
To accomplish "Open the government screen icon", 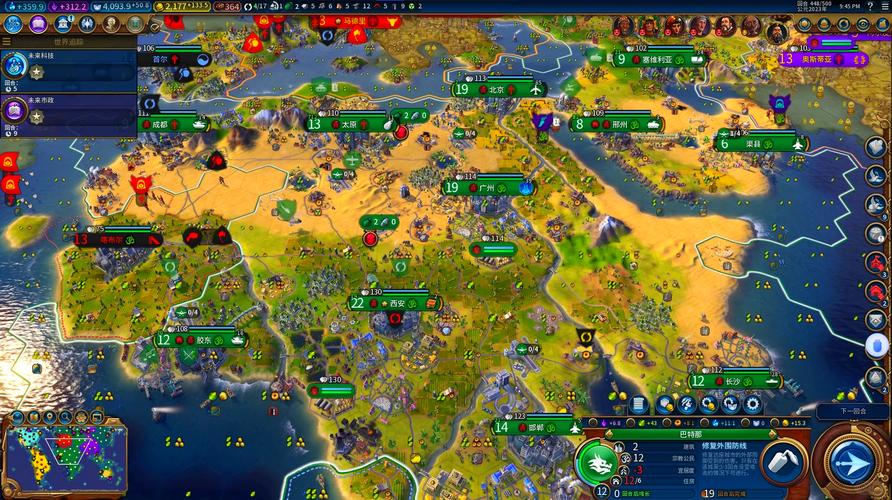I will click(x=62, y=23).
